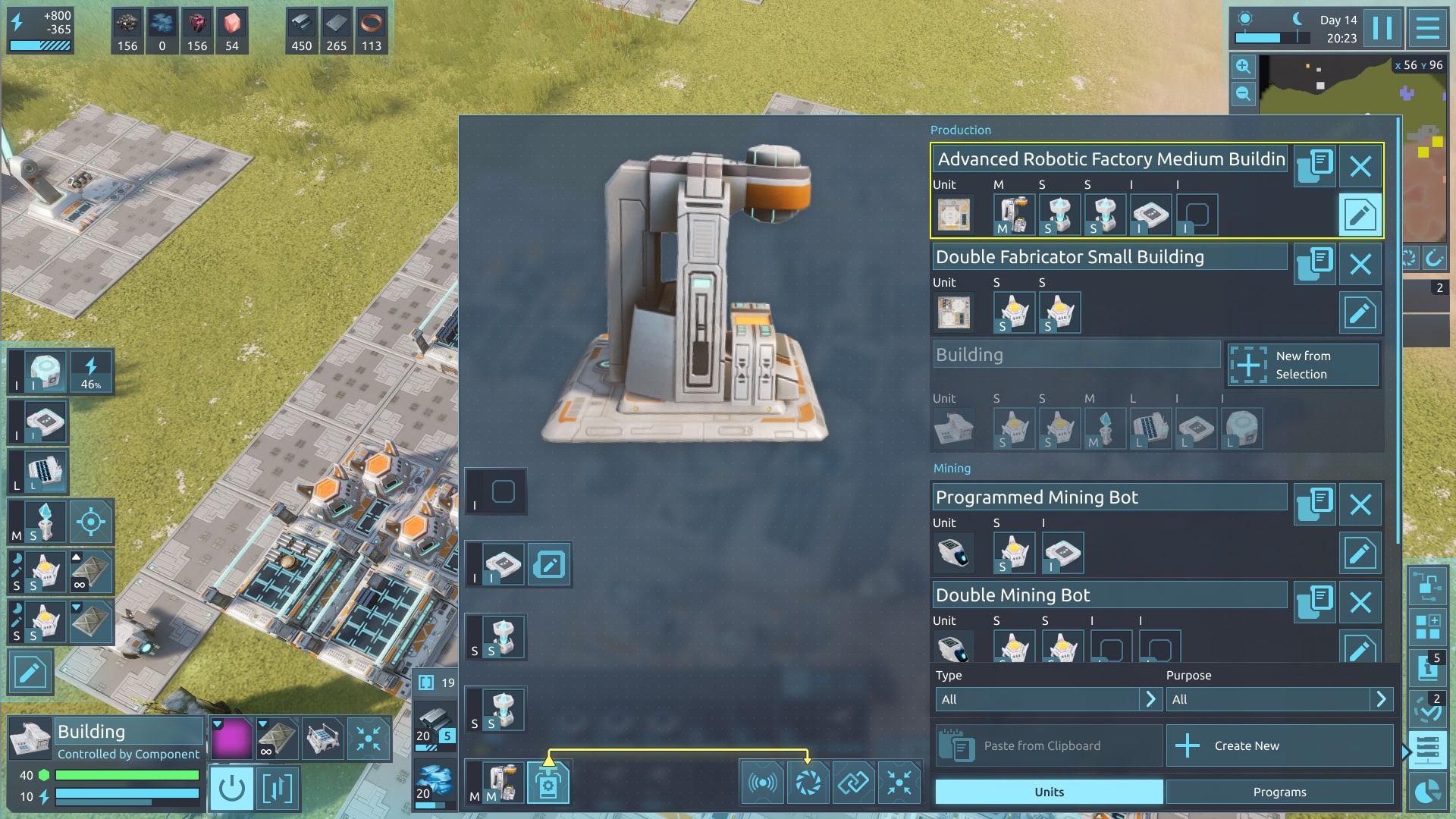The height and width of the screenshot is (819, 1456).
Task: Remove the Programmed Mining Bot blueprint
Action: [1360, 504]
